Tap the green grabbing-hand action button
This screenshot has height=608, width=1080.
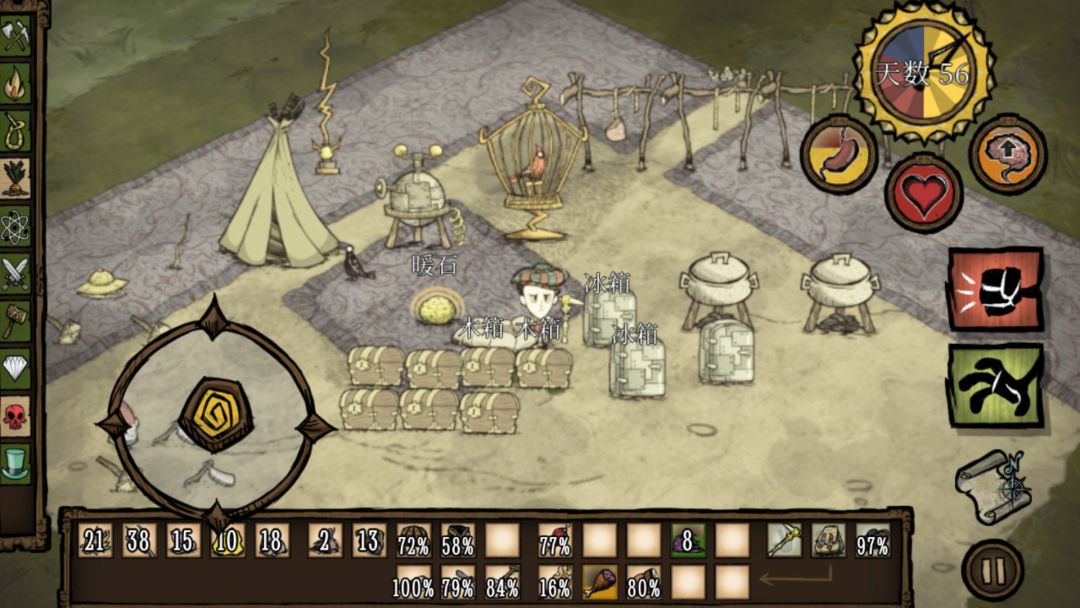(x=995, y=385)
